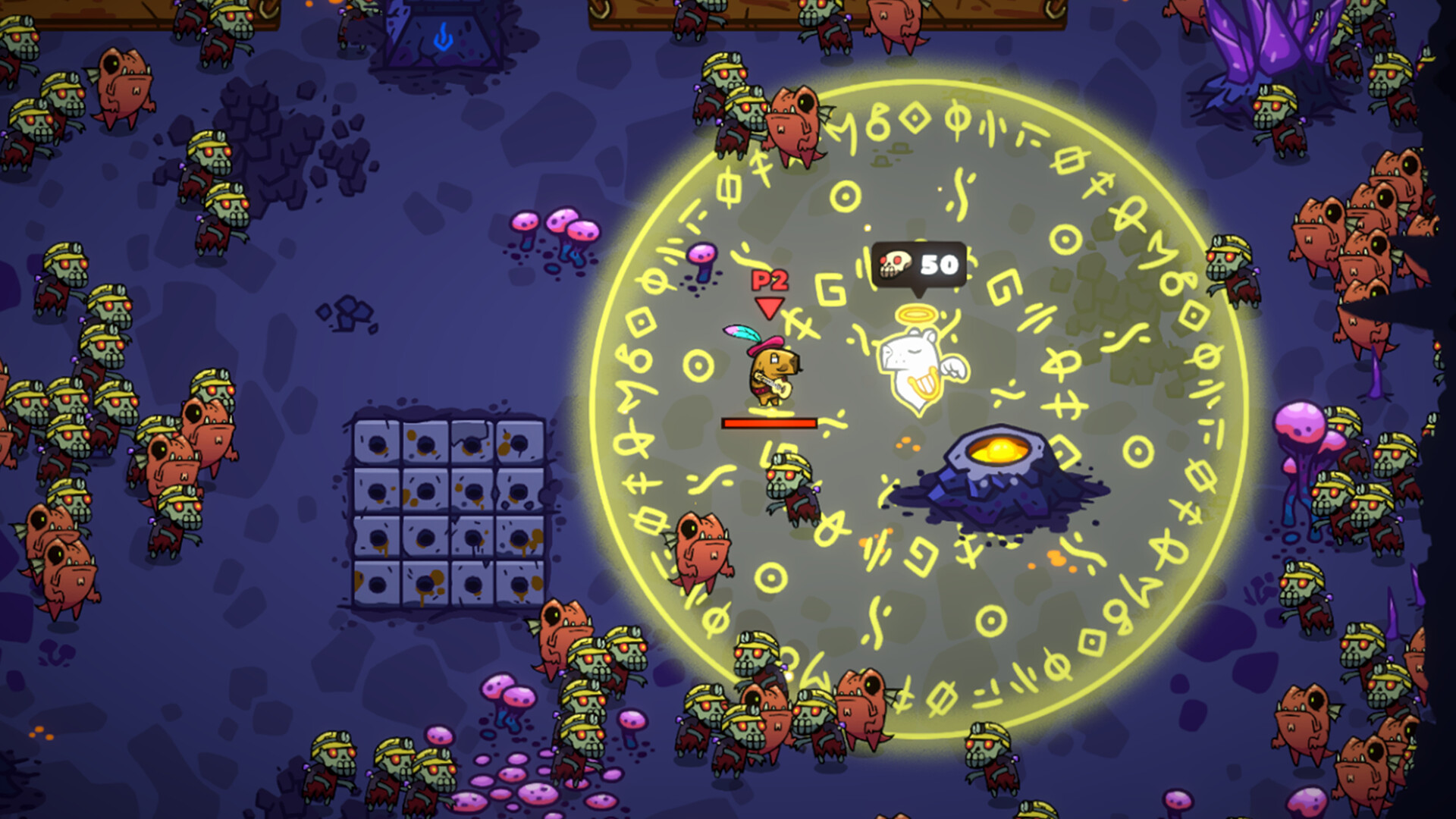Click the skull icon on the 50 counter
This screenshot has height=819, width=1456.
895,263
